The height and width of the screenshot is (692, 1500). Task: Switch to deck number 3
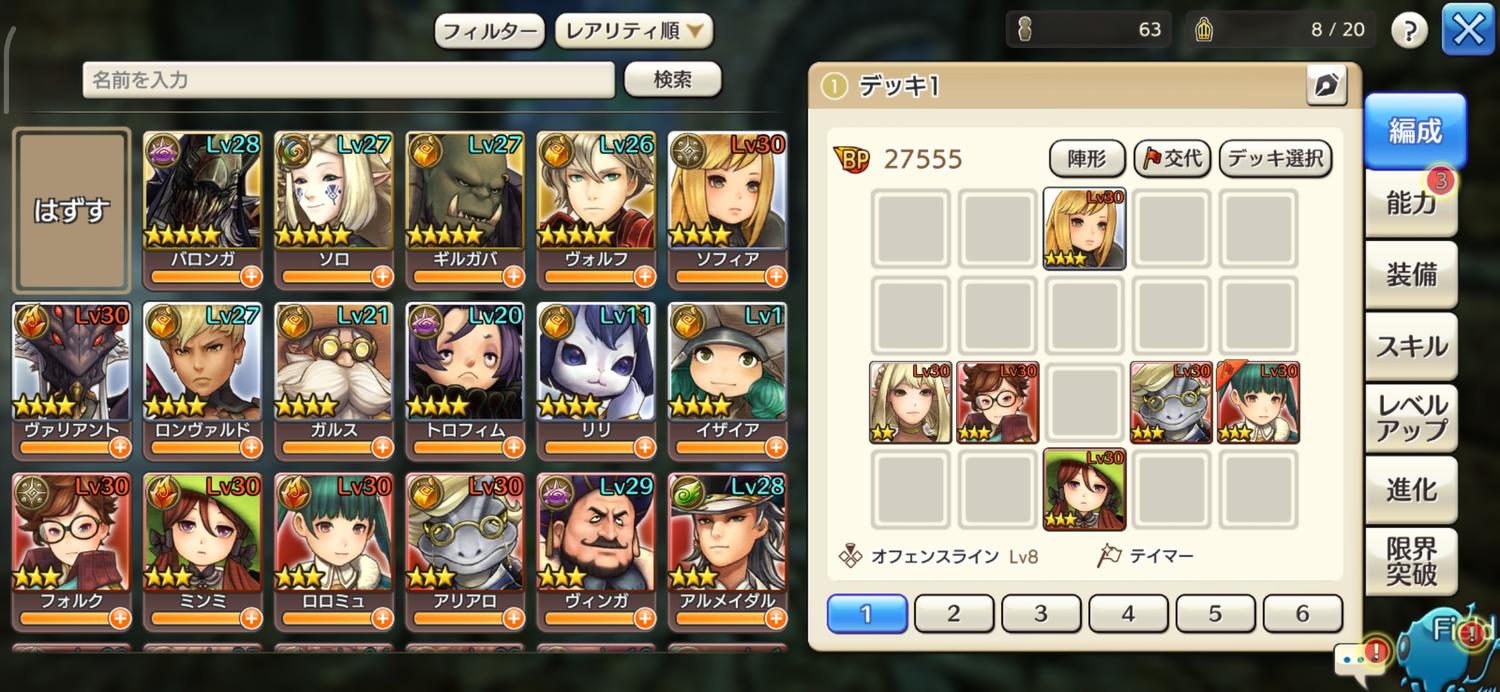(x=1041, y=613)
